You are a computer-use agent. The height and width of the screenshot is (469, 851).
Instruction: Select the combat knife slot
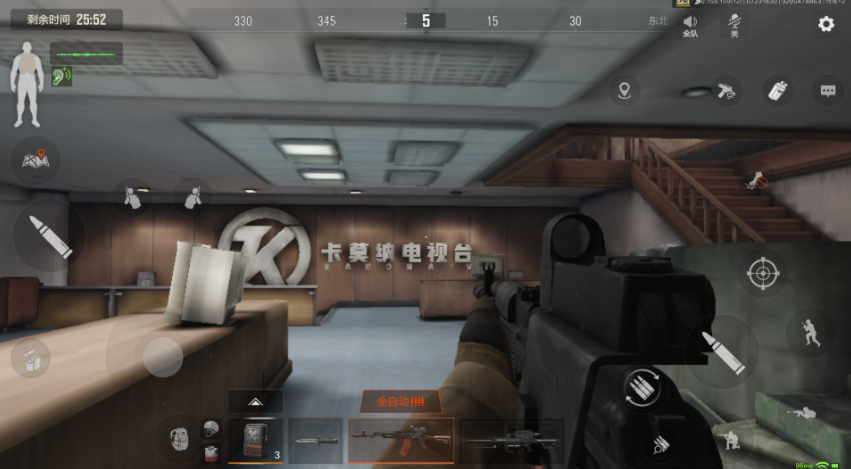tap(315, 440)
